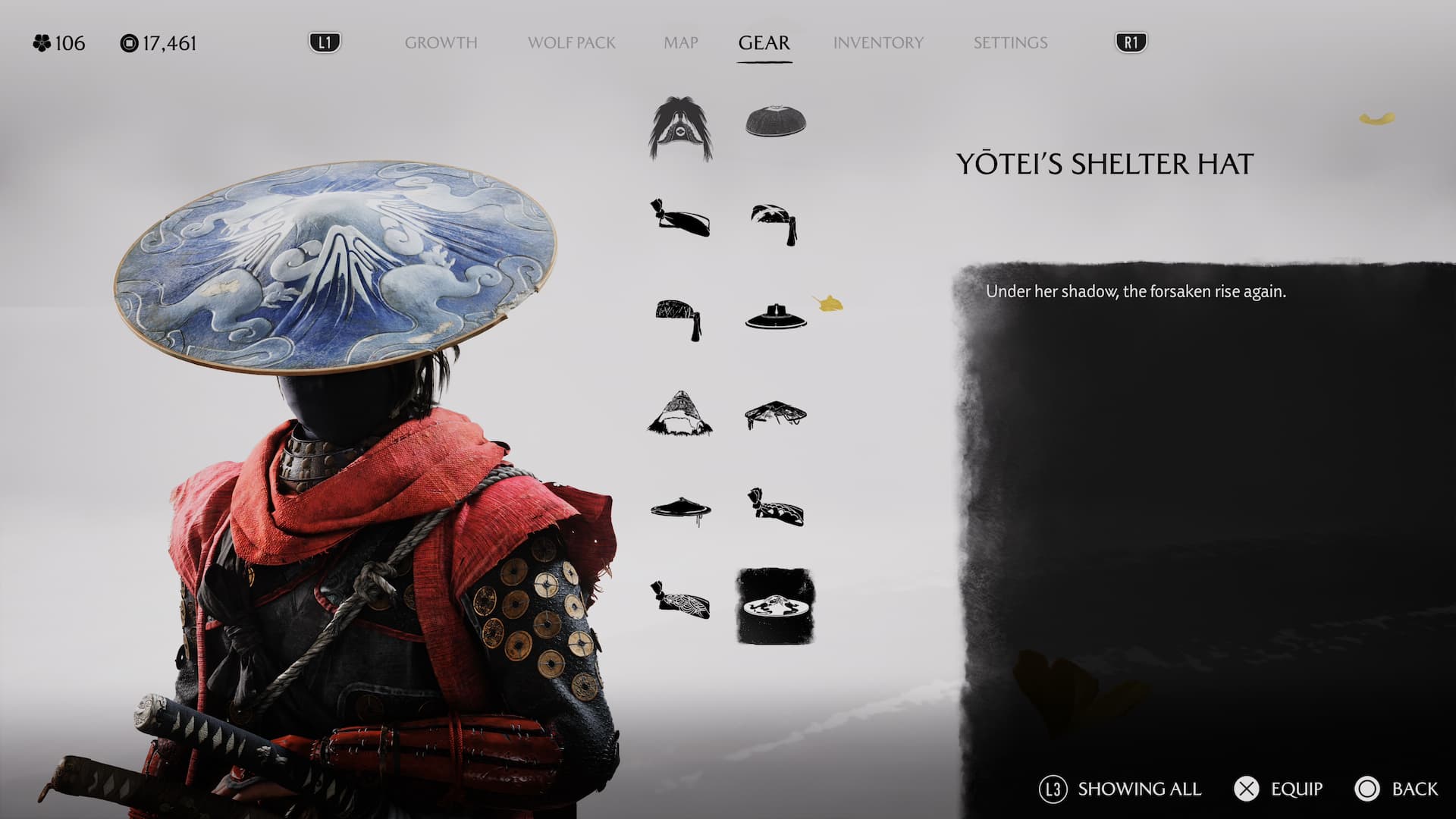The image size is (1456, 819).
Task: Switch to the Settings tab
Action: (x=1010, y=43)
